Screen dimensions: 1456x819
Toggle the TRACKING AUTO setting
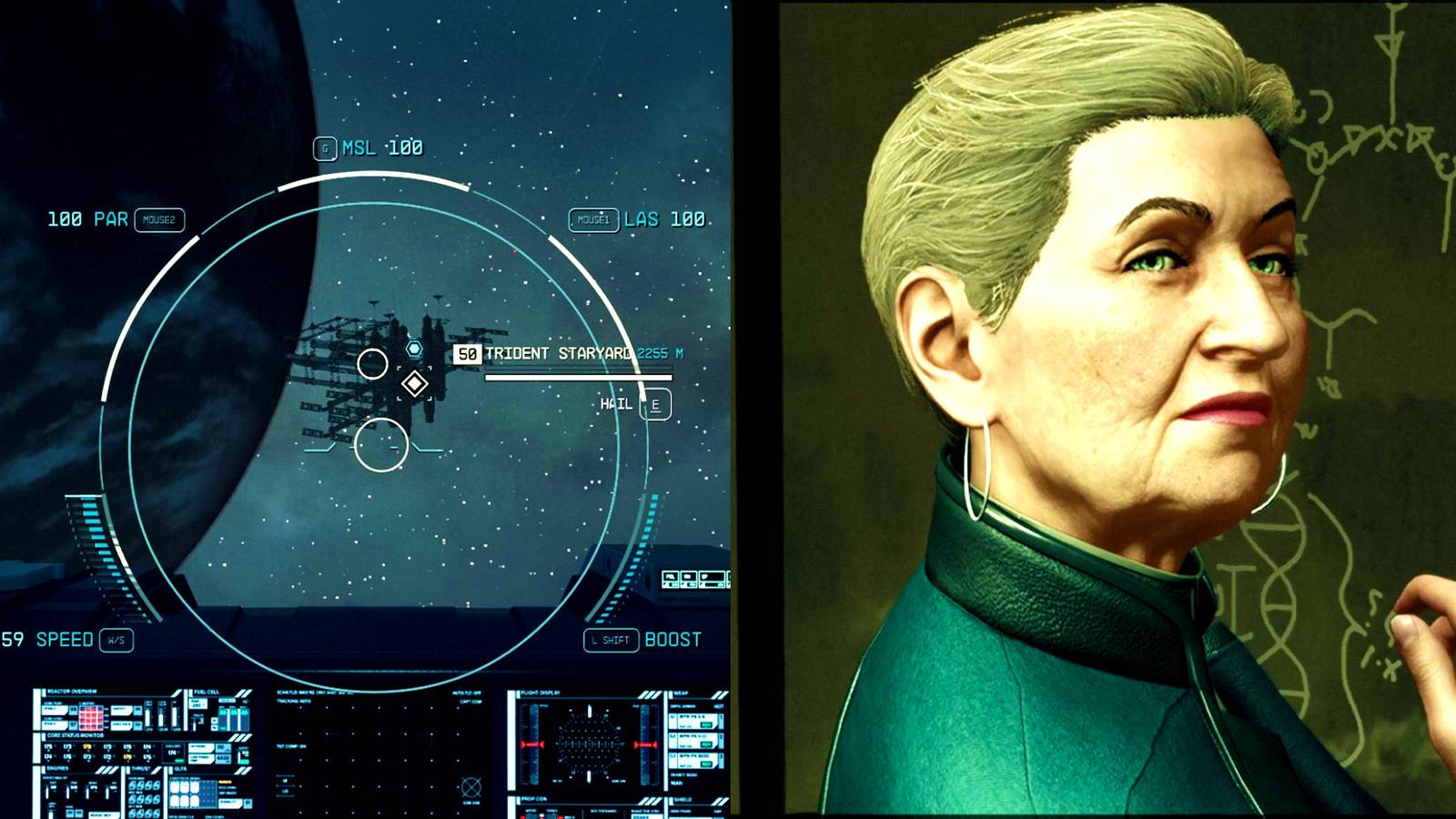(x=292, y=701)
